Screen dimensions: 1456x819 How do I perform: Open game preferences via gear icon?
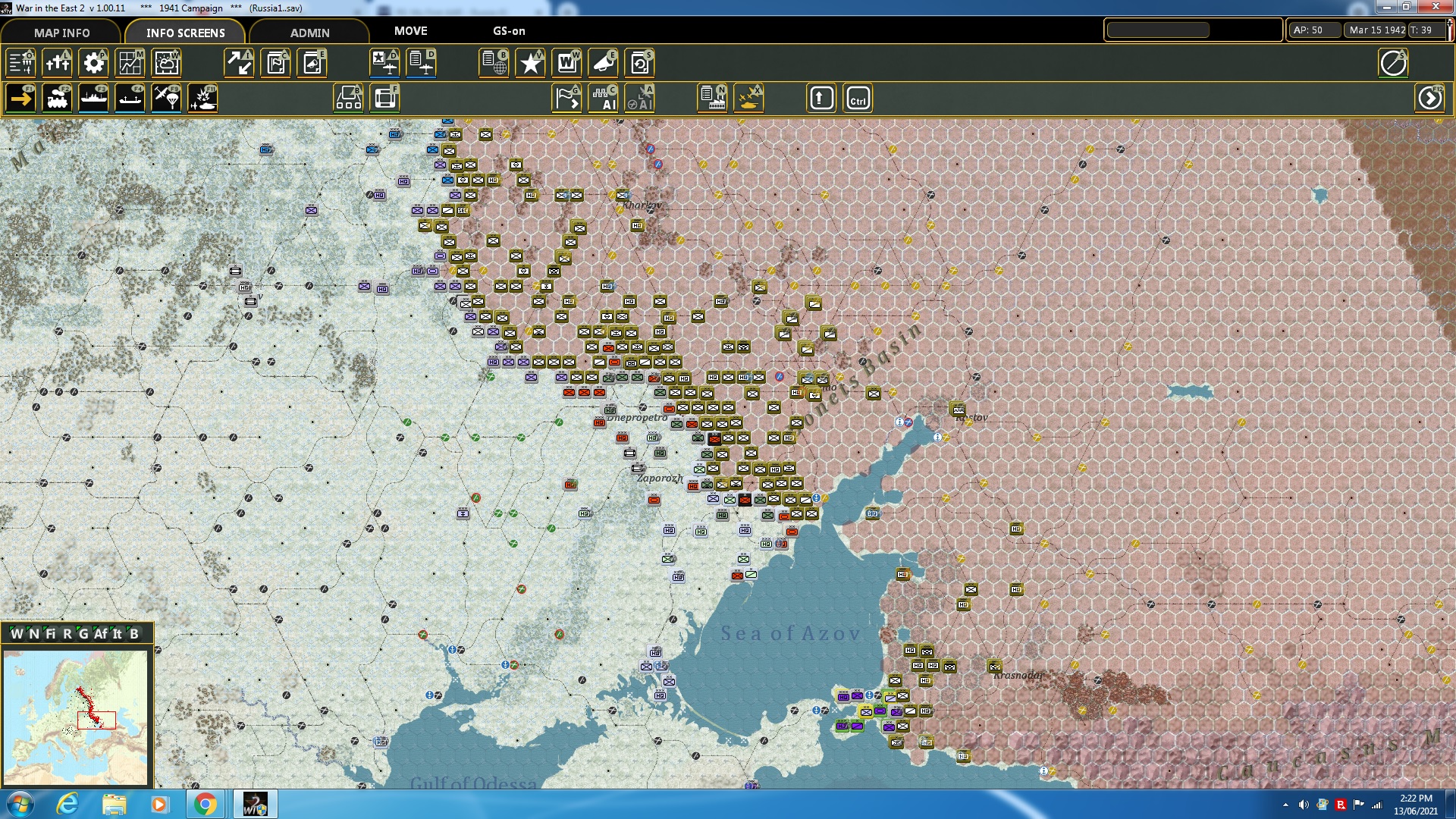[93, 64]
